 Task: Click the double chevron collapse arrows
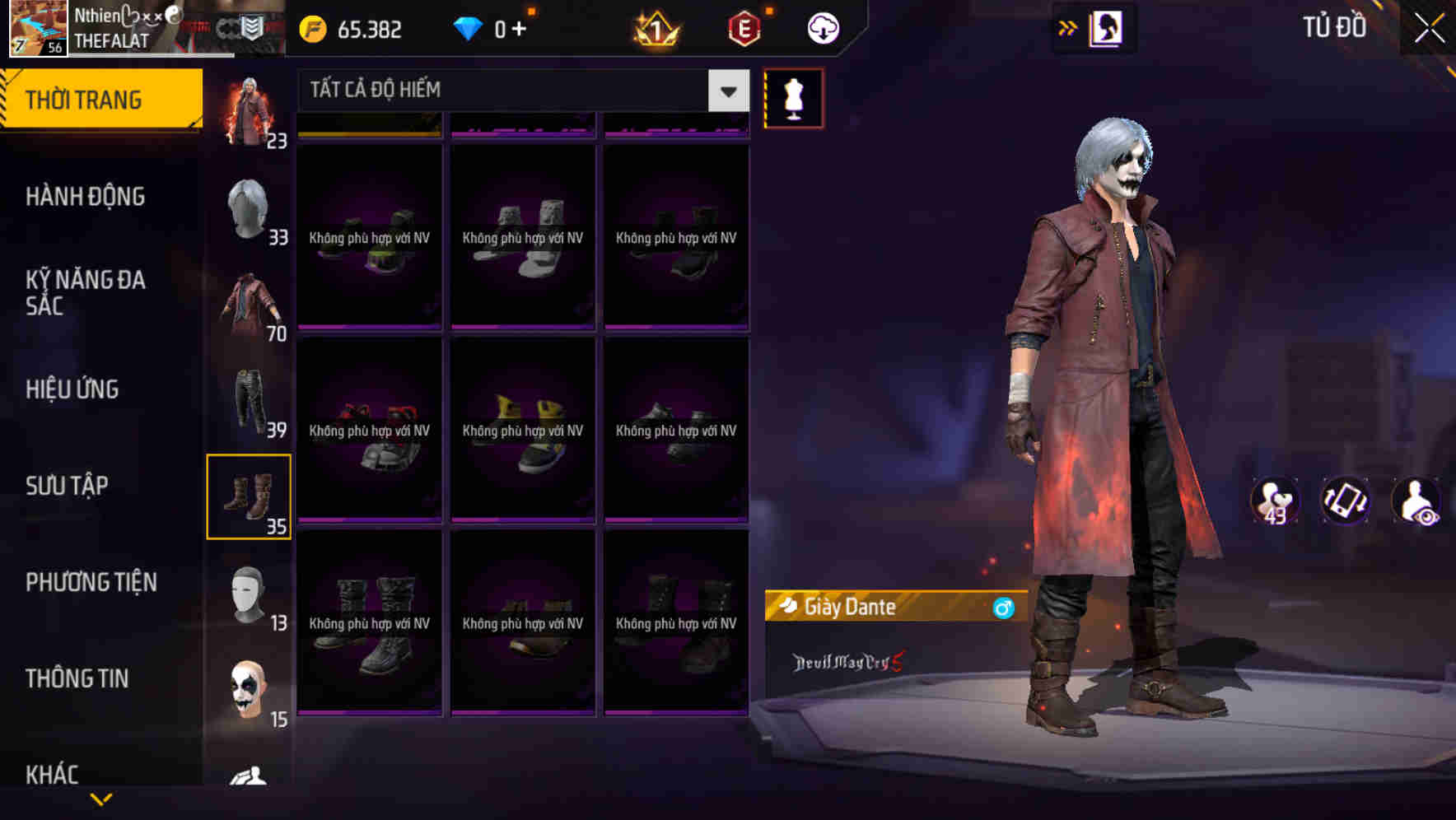[x=1066, y=27]
